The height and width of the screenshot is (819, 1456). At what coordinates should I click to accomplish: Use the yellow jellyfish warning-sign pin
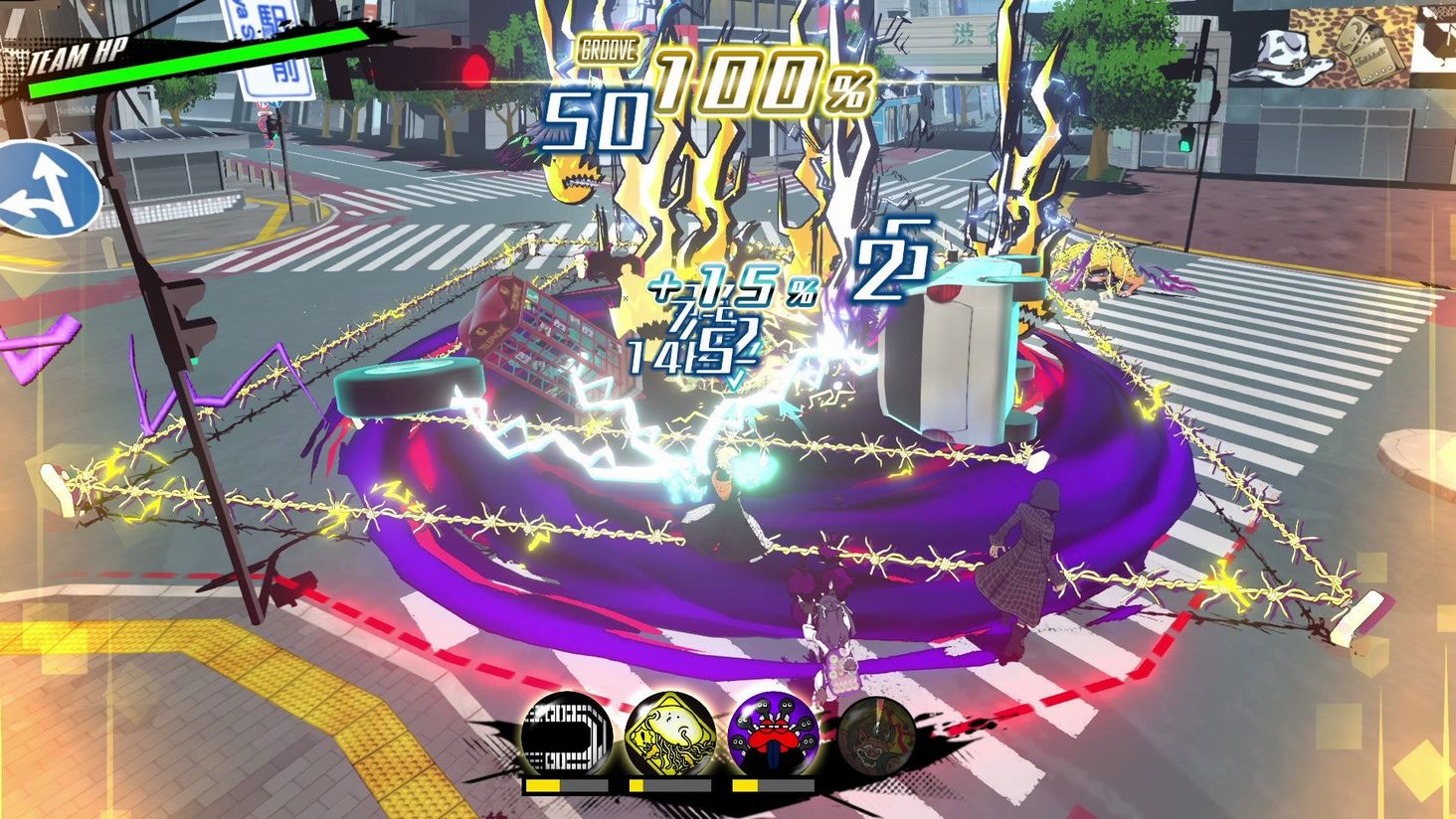[x=670, y=737]
